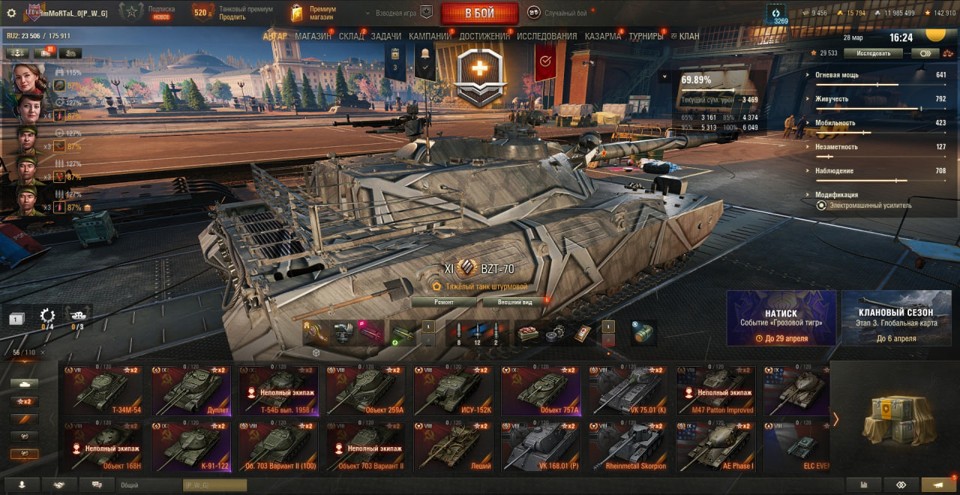Pick the К-91-122 tank from the carousel
960x495 pixels.
tap(189, 446)
